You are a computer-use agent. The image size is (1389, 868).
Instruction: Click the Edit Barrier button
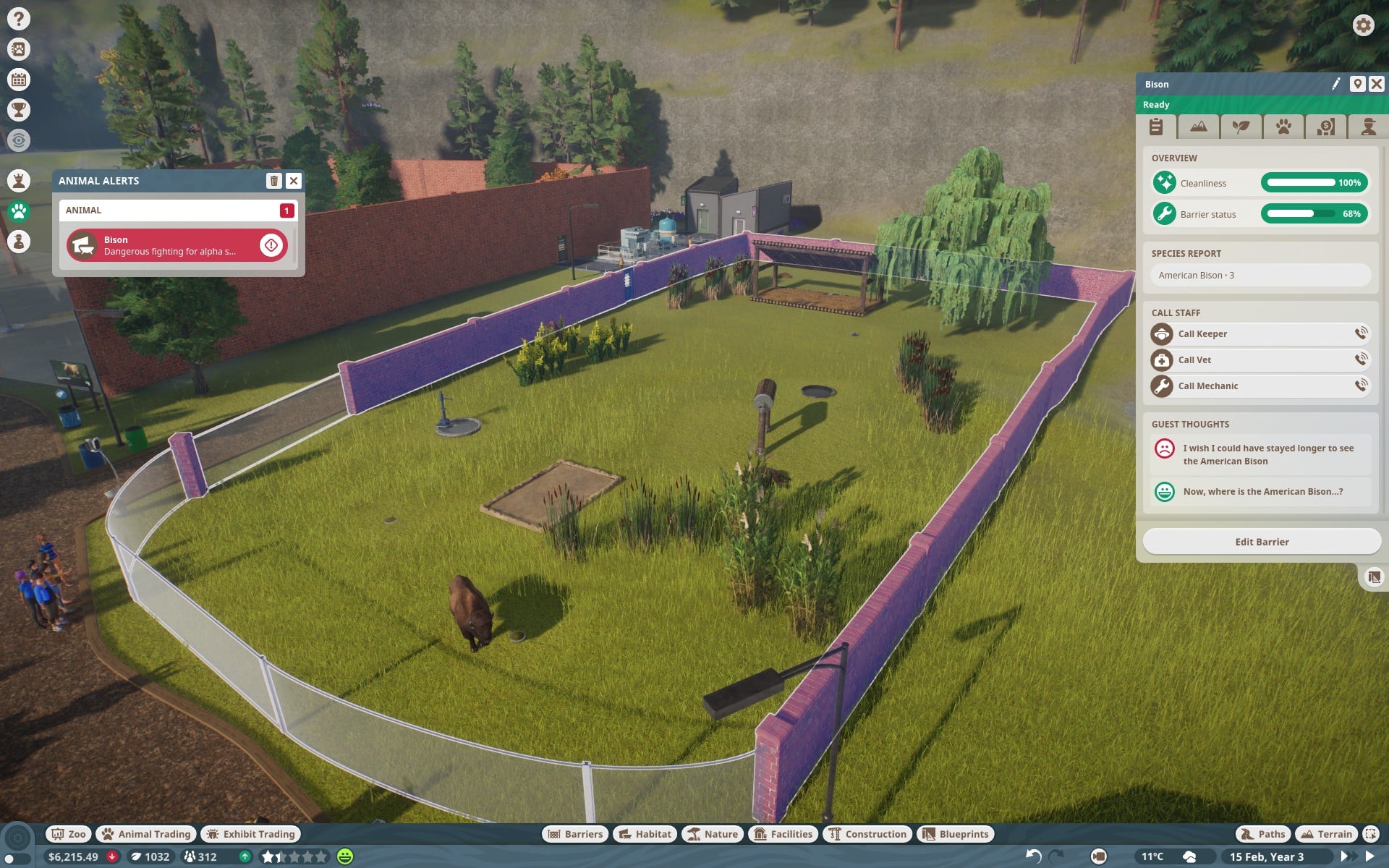[x=1261, y=542]
